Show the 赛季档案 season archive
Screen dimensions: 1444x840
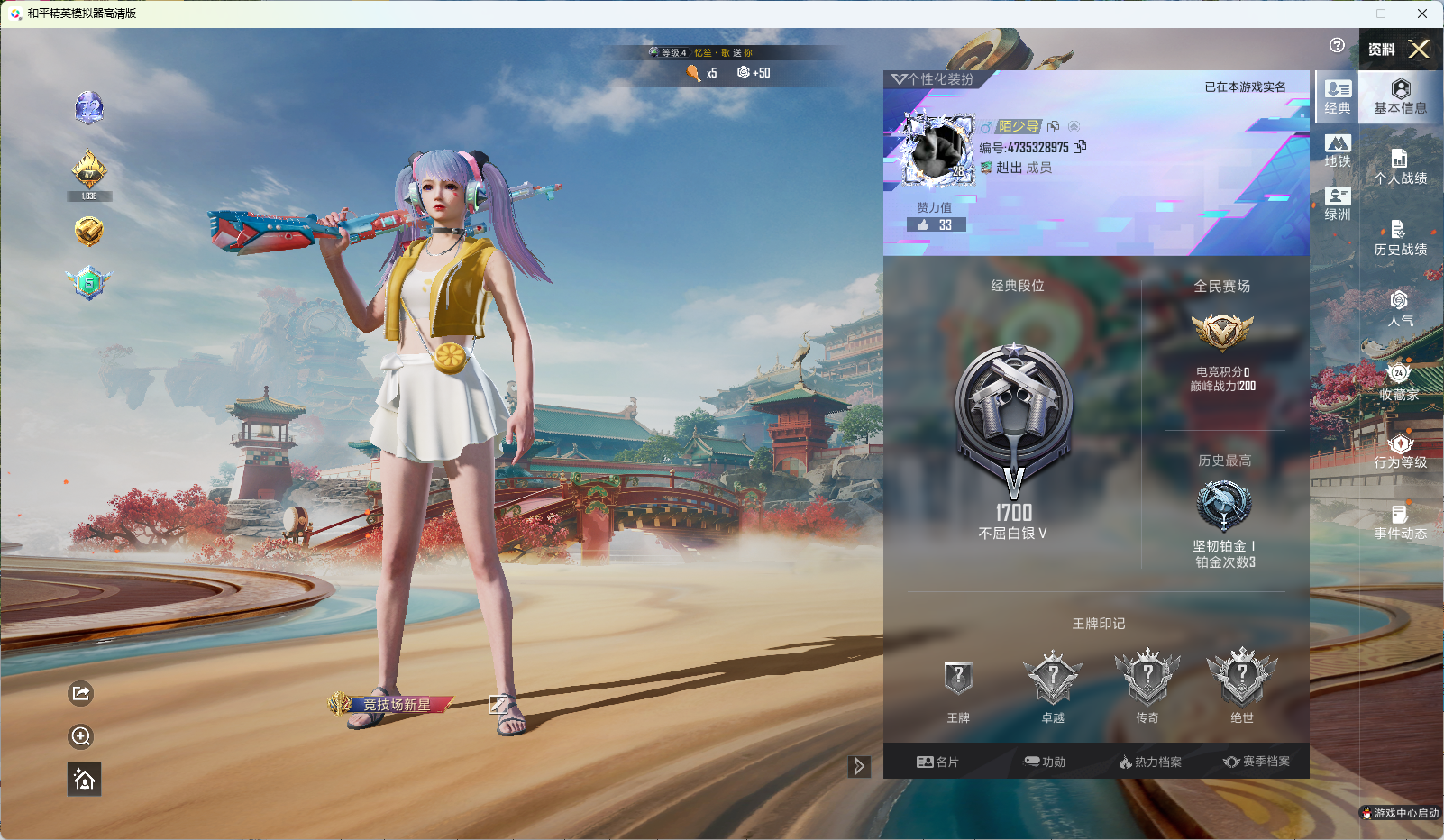(x=1257, y=762)
